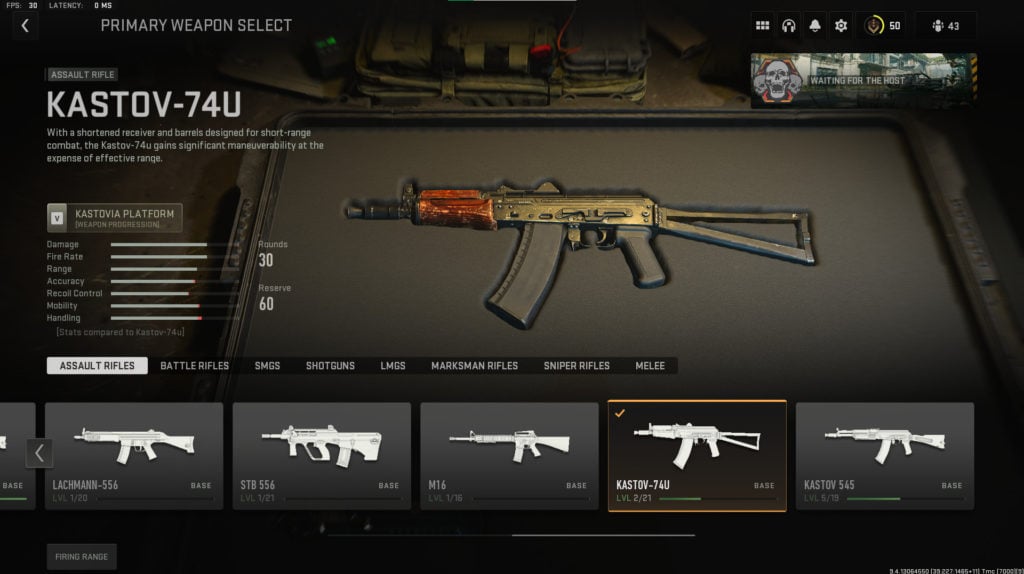Switch to the Battle Rifles tab
The height and width of the screenshot is (574, 1024).
click(194, 366)
